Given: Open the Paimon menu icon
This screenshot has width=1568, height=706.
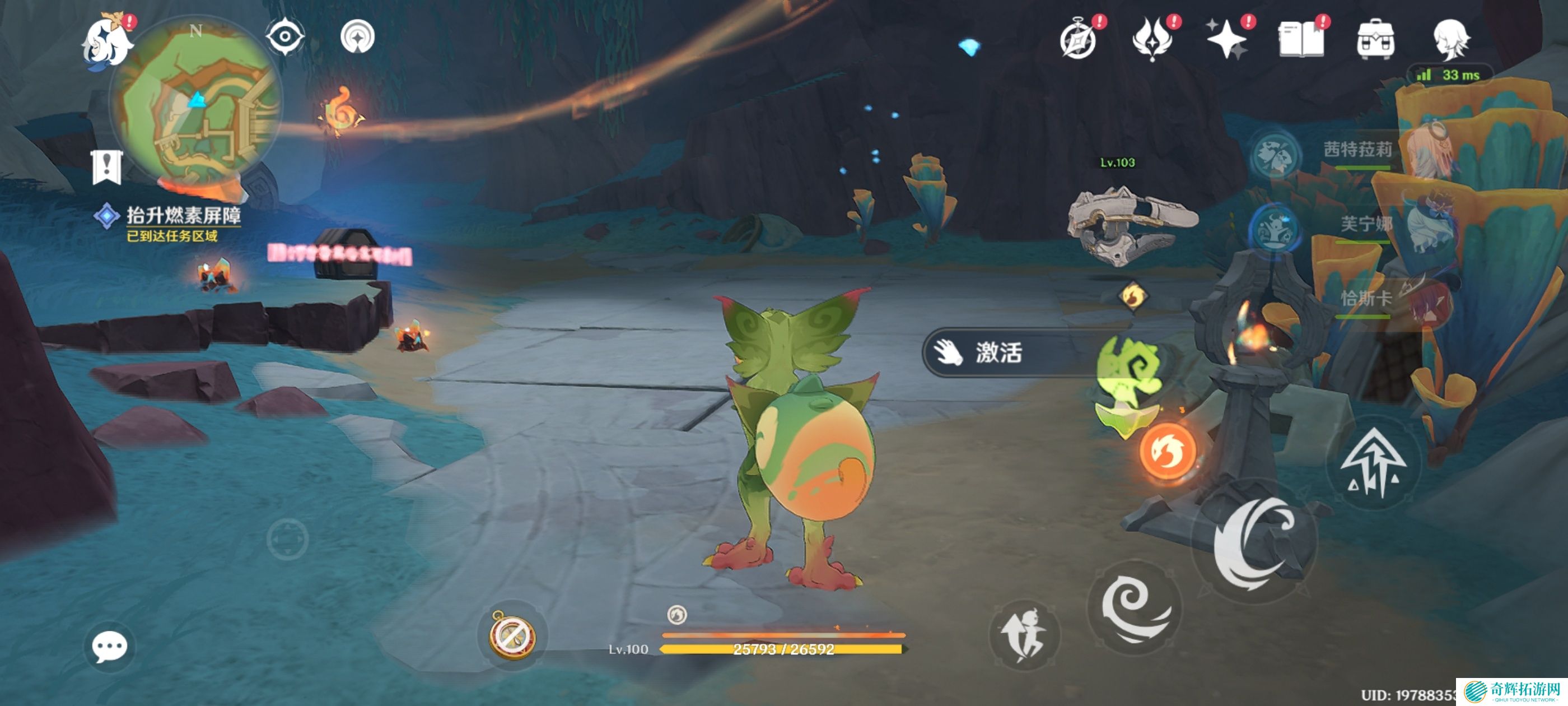Looking at the screenshot, I should (107, 41).
